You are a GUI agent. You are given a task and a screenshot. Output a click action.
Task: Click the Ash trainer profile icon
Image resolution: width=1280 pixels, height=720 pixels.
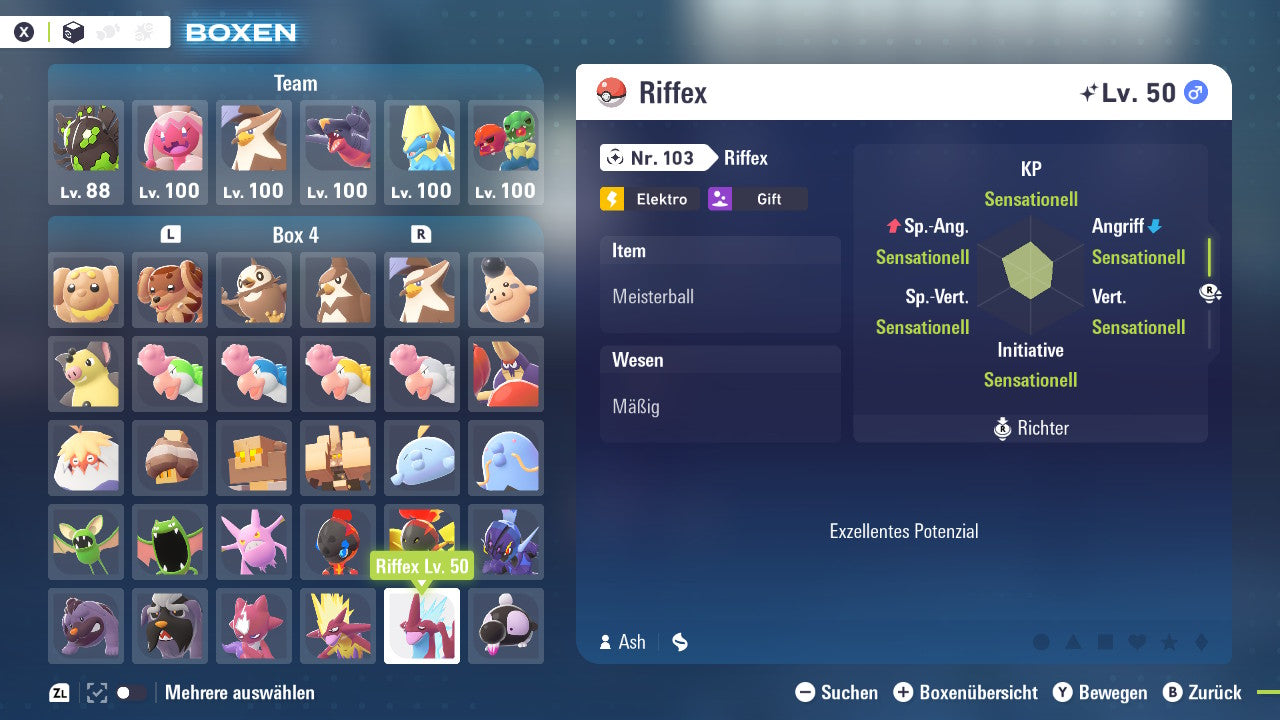click(605, 641)
